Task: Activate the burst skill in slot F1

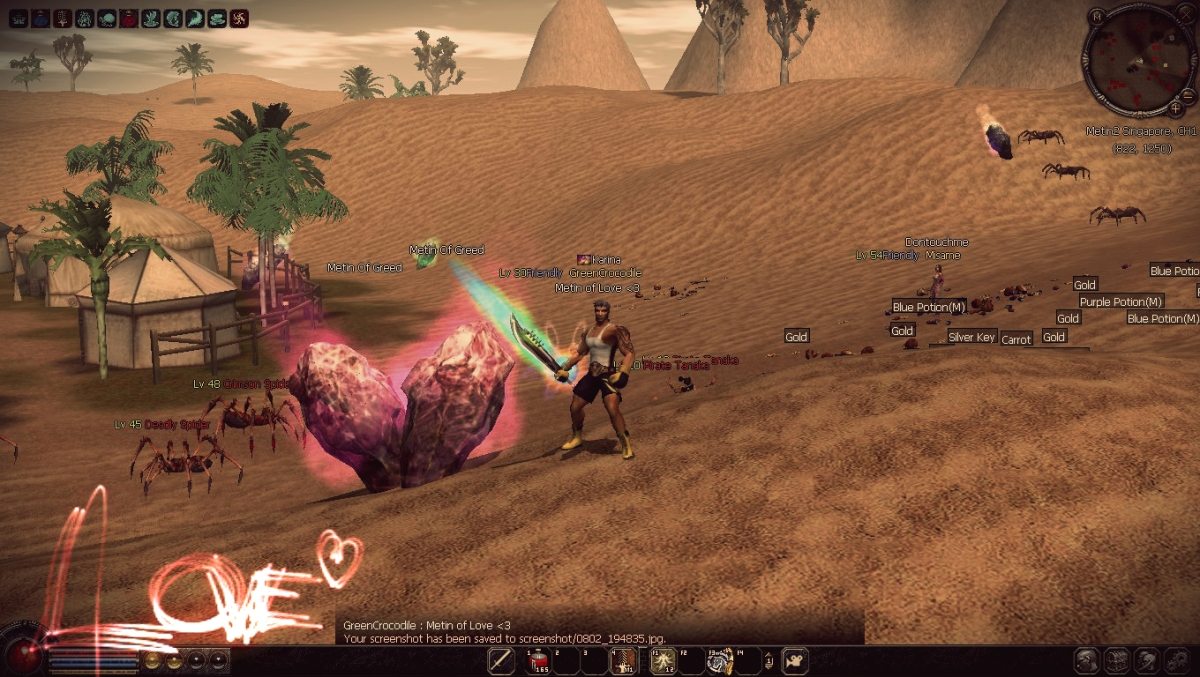Action: [663, 661]
